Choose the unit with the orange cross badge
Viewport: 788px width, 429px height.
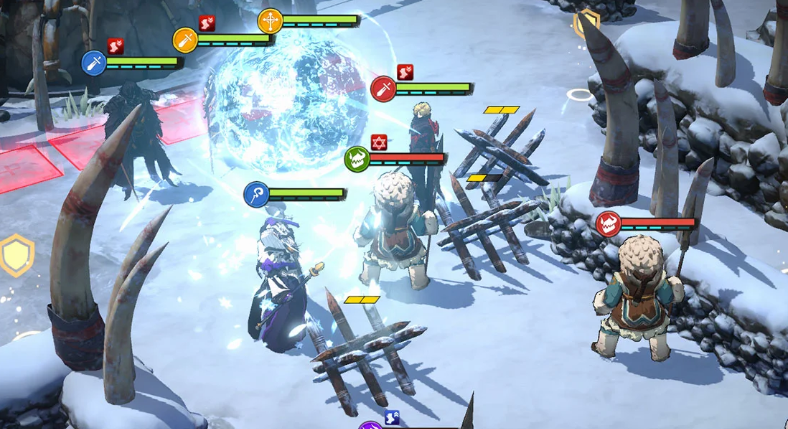(270, 20)
